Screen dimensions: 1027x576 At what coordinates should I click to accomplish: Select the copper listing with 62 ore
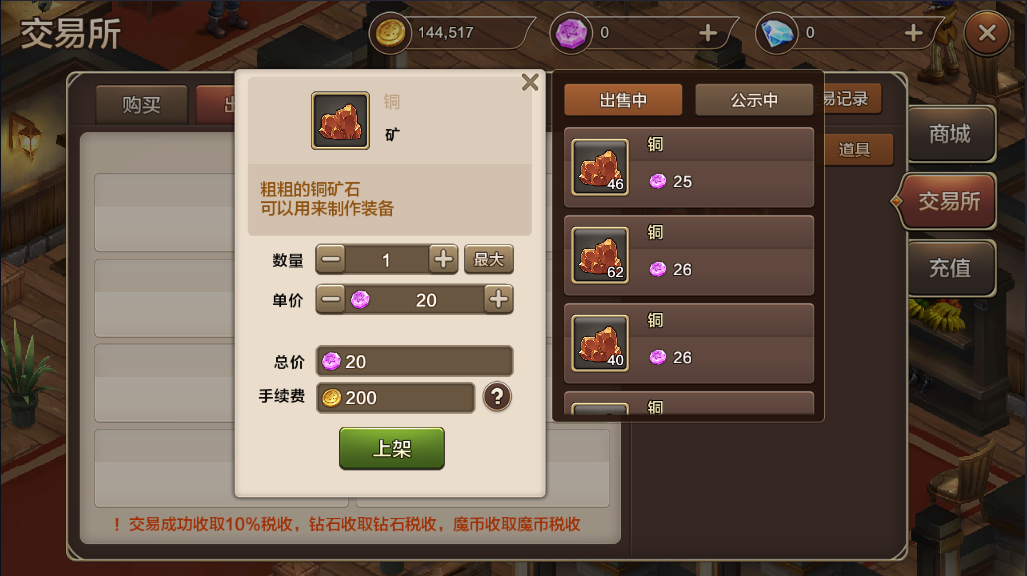689,254
